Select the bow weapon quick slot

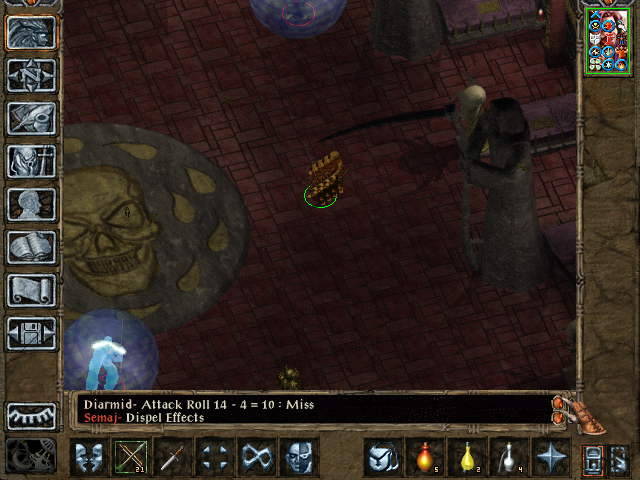point(132,458)
